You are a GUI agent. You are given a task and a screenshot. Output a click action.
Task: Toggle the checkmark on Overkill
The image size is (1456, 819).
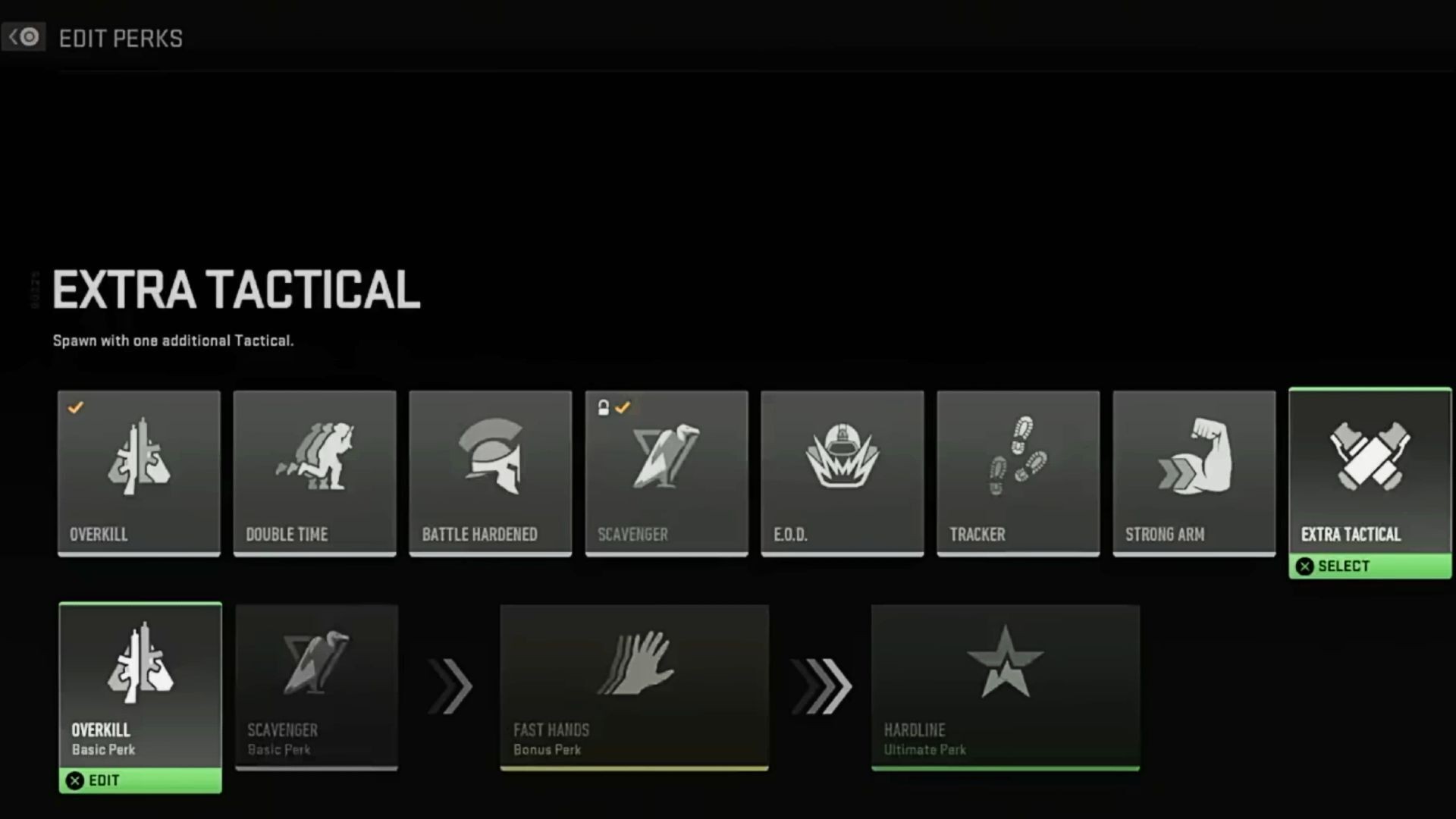click(74, 407)
